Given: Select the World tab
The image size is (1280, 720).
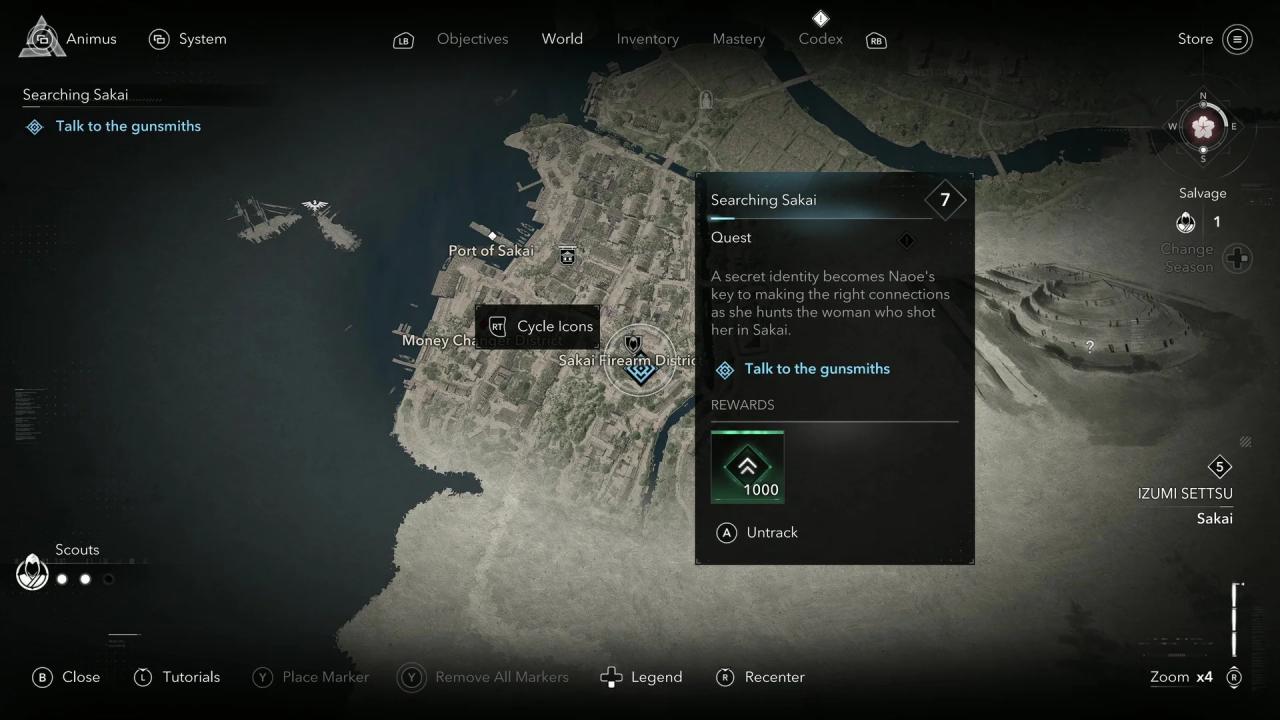Looking at the screenshot, I should click(x=562, y=39).
